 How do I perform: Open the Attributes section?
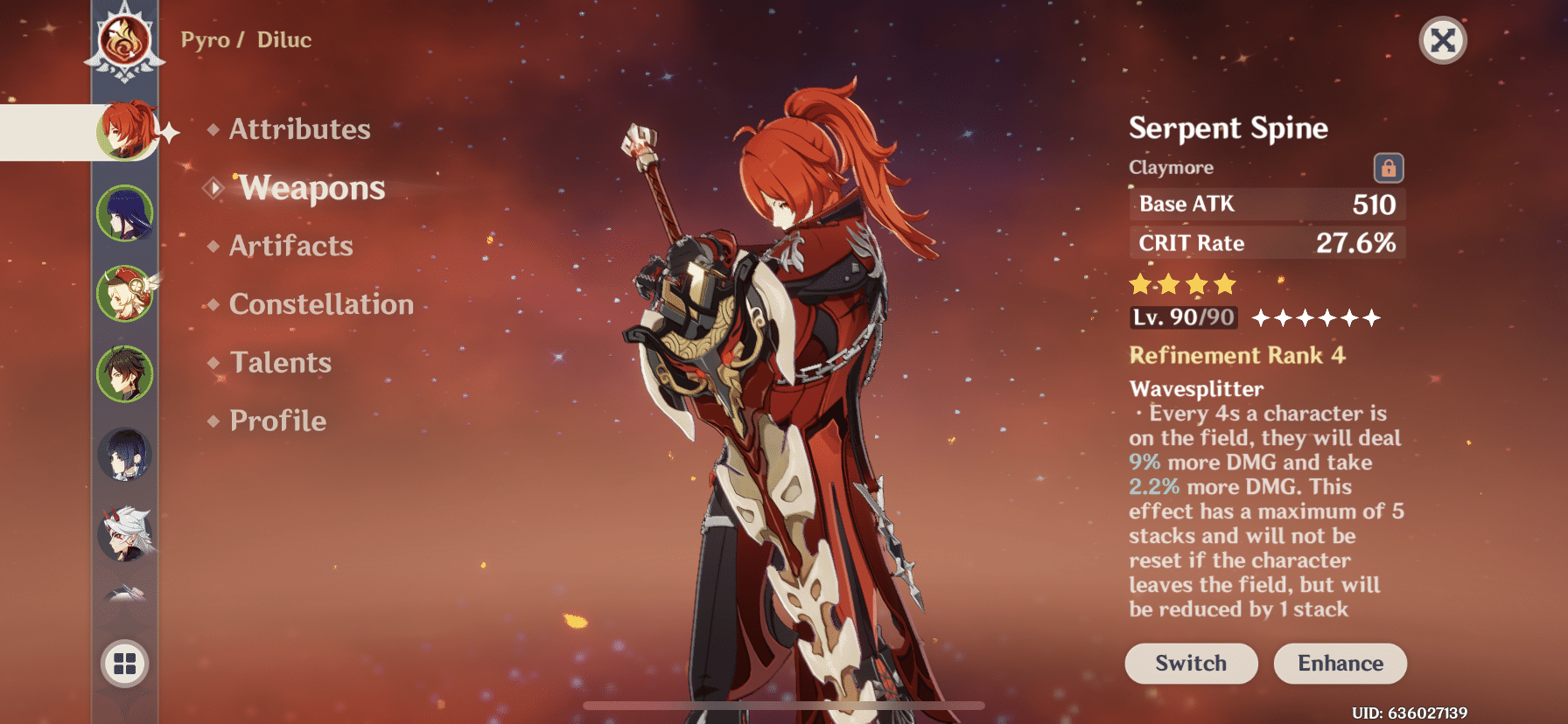[298, 129]
